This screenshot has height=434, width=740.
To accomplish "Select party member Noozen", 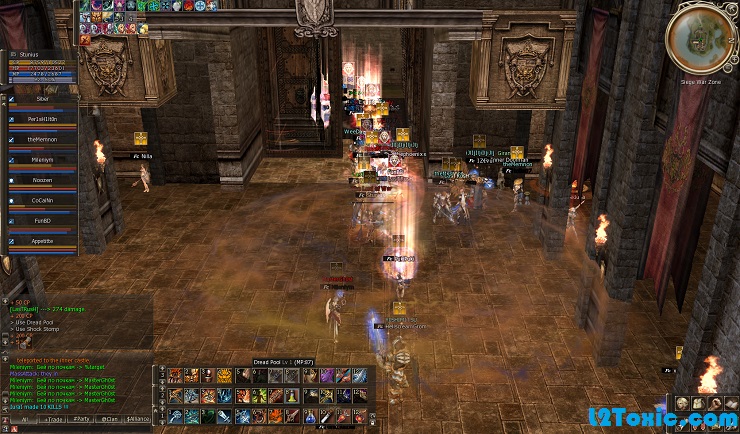I will 42,181.
